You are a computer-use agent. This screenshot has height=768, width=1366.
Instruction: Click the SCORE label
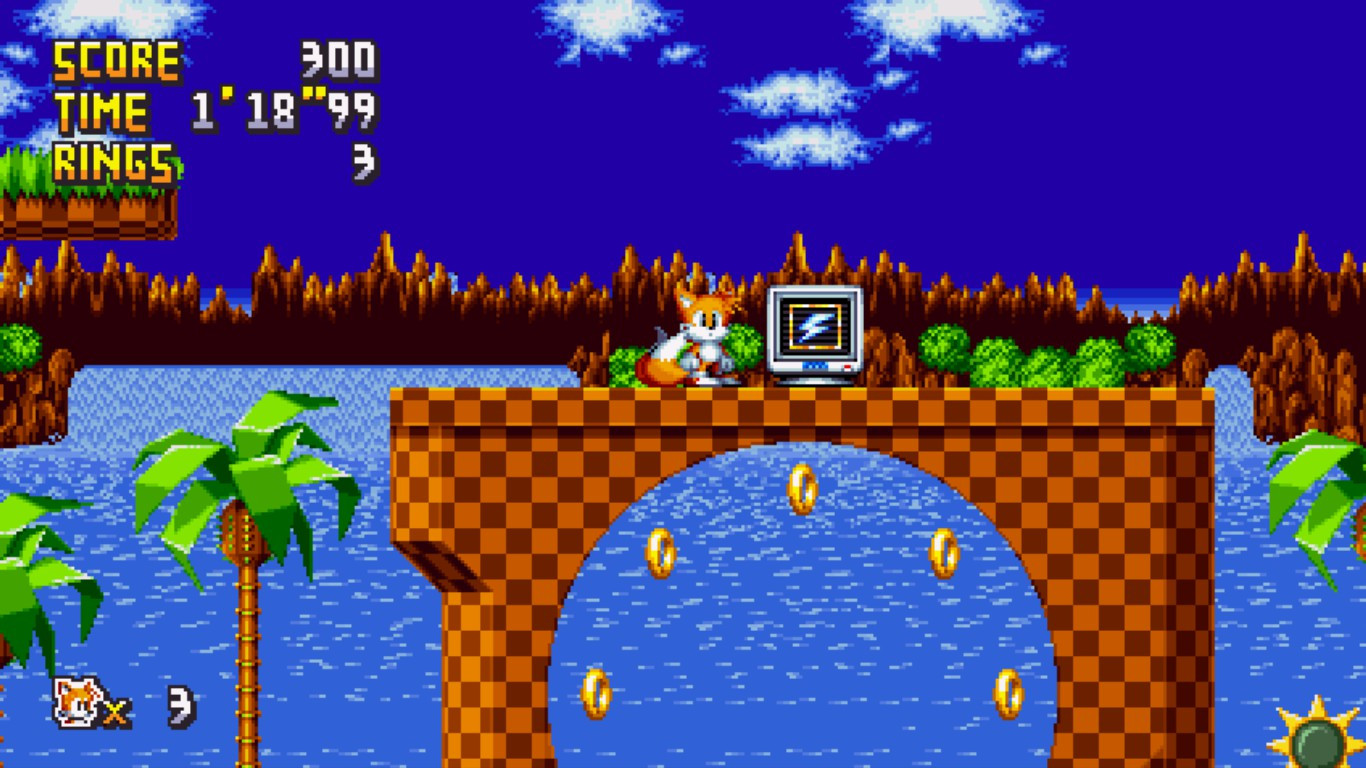(115, 62)
